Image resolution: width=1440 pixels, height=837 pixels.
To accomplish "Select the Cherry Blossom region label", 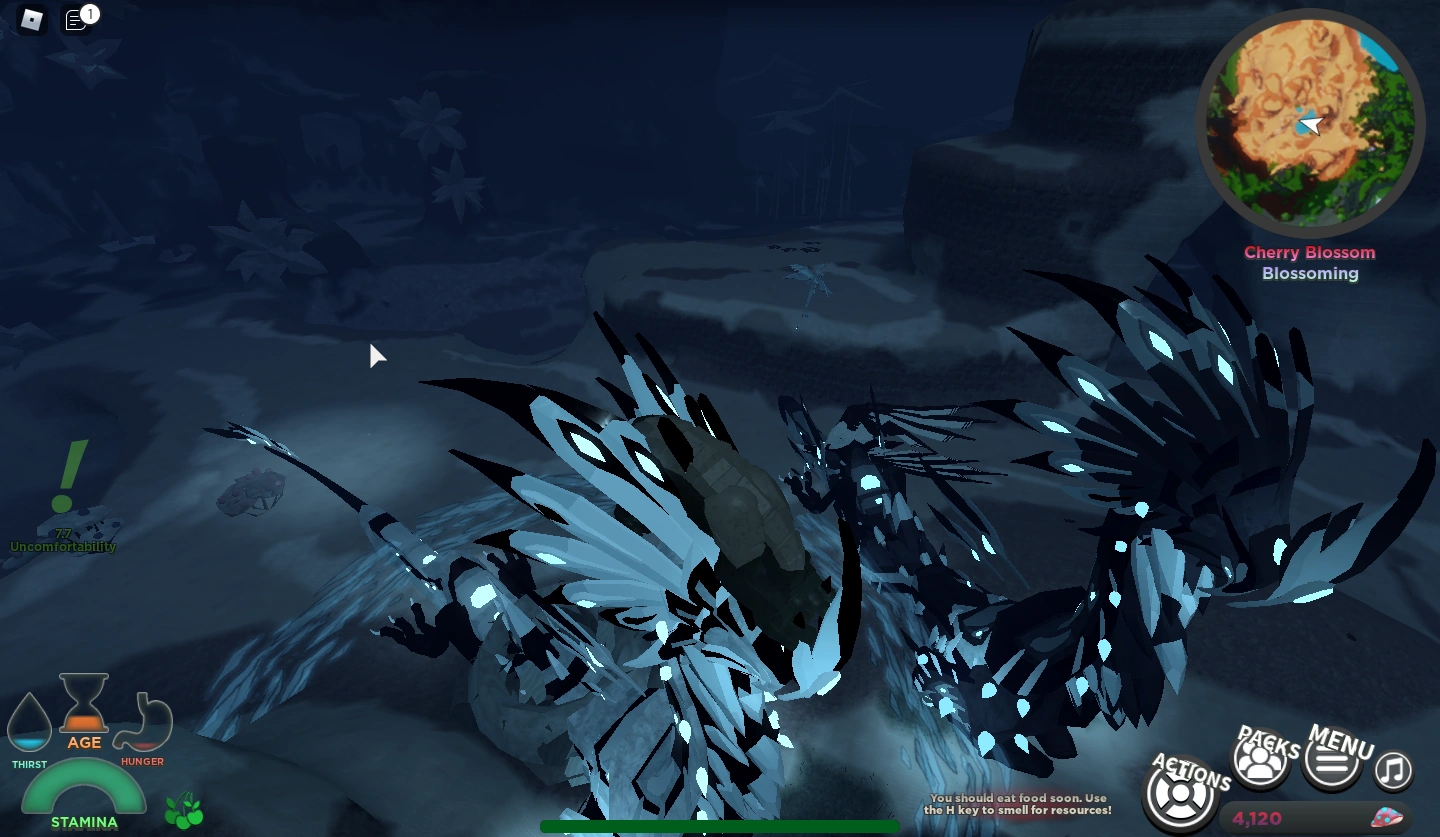I will [1310, 252].
